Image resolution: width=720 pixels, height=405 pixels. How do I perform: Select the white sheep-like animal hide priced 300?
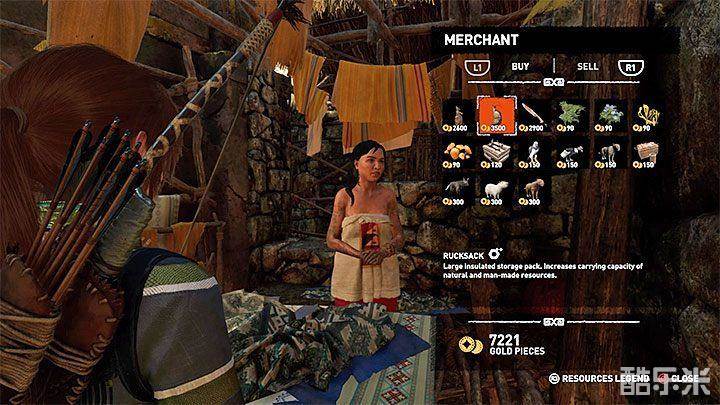click(x=494, y=186)
